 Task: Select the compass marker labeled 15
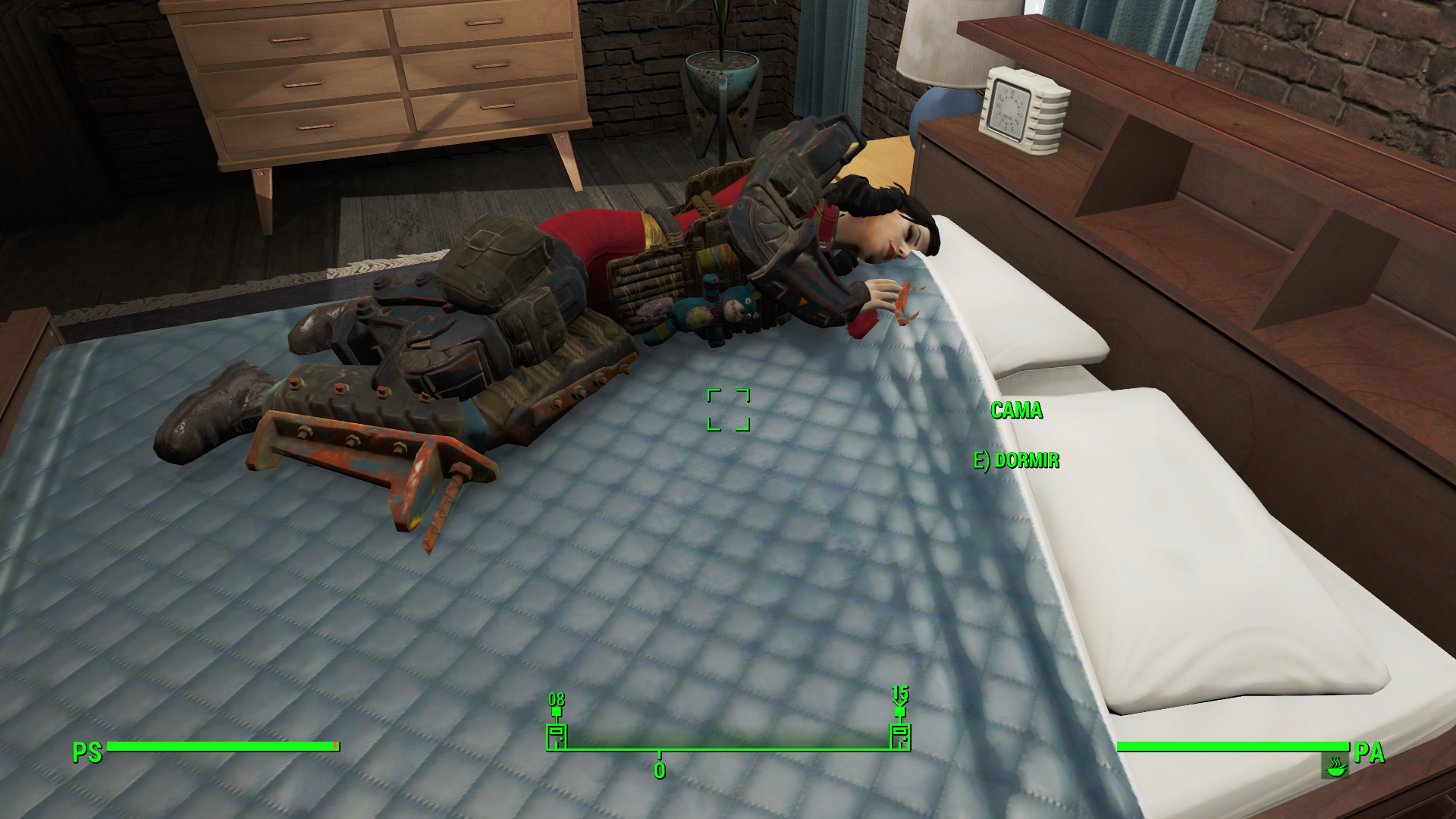899,736
